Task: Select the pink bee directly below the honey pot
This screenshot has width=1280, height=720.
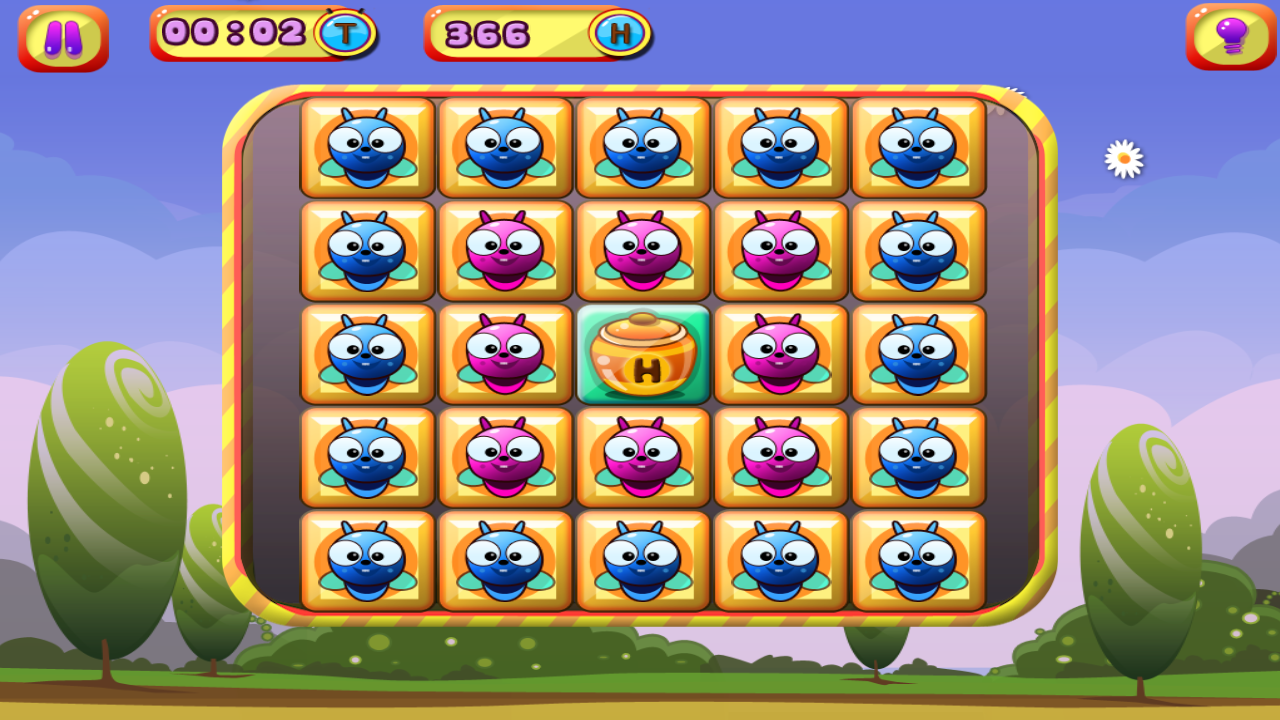Action: [x=643, y=458]
